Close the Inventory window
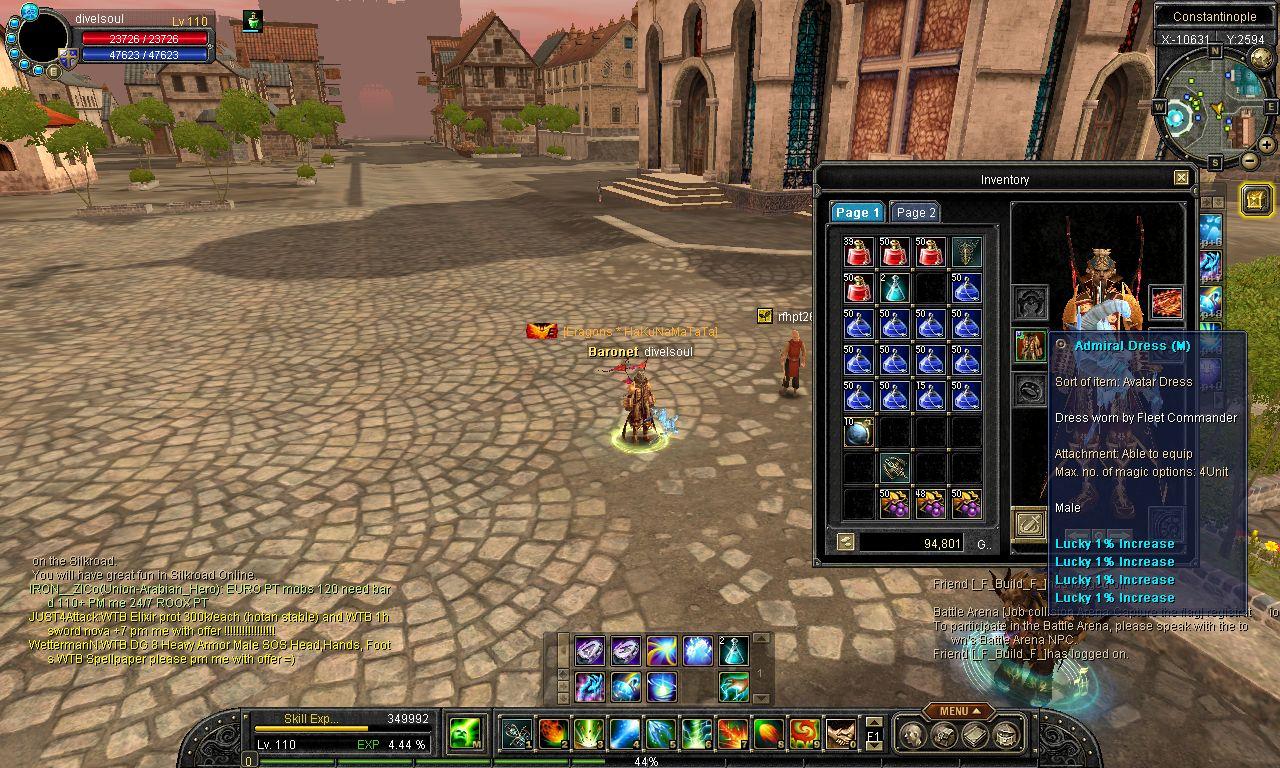Viewport: 1280px width, 768px height. [x=1181, y=178]
